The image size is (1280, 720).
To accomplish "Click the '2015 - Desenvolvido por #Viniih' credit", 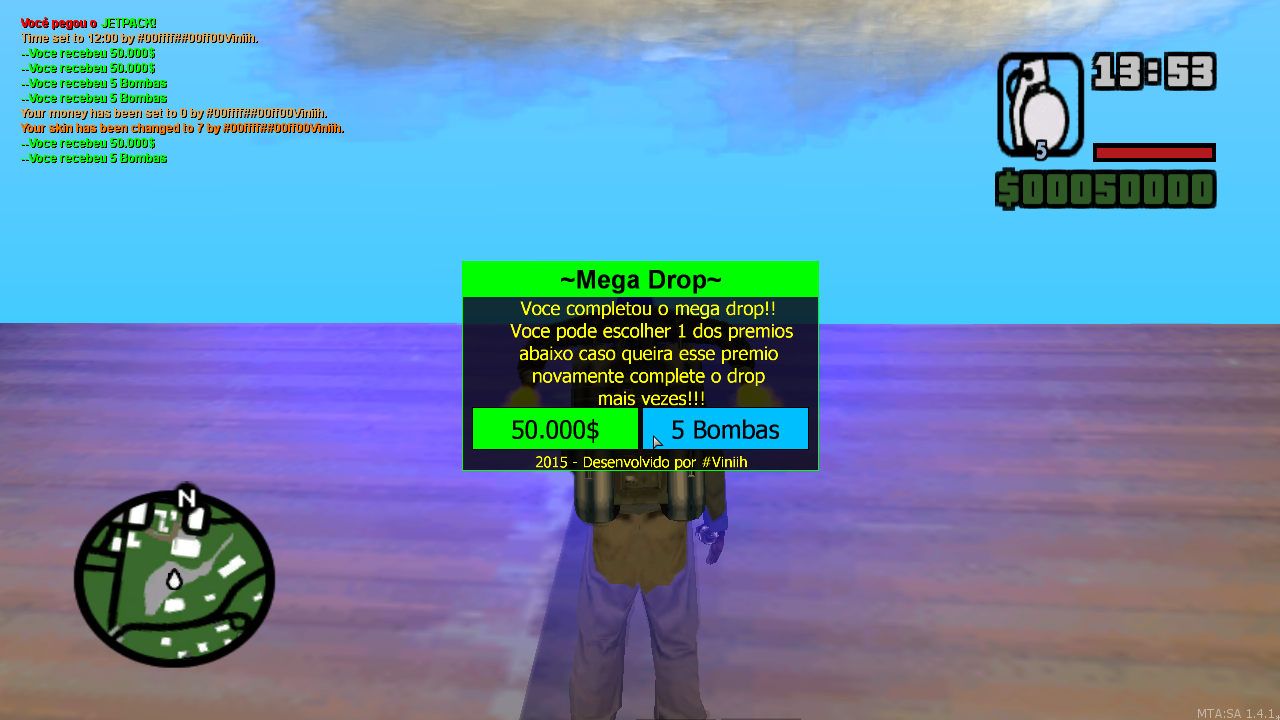I will [x=640, y=461].
